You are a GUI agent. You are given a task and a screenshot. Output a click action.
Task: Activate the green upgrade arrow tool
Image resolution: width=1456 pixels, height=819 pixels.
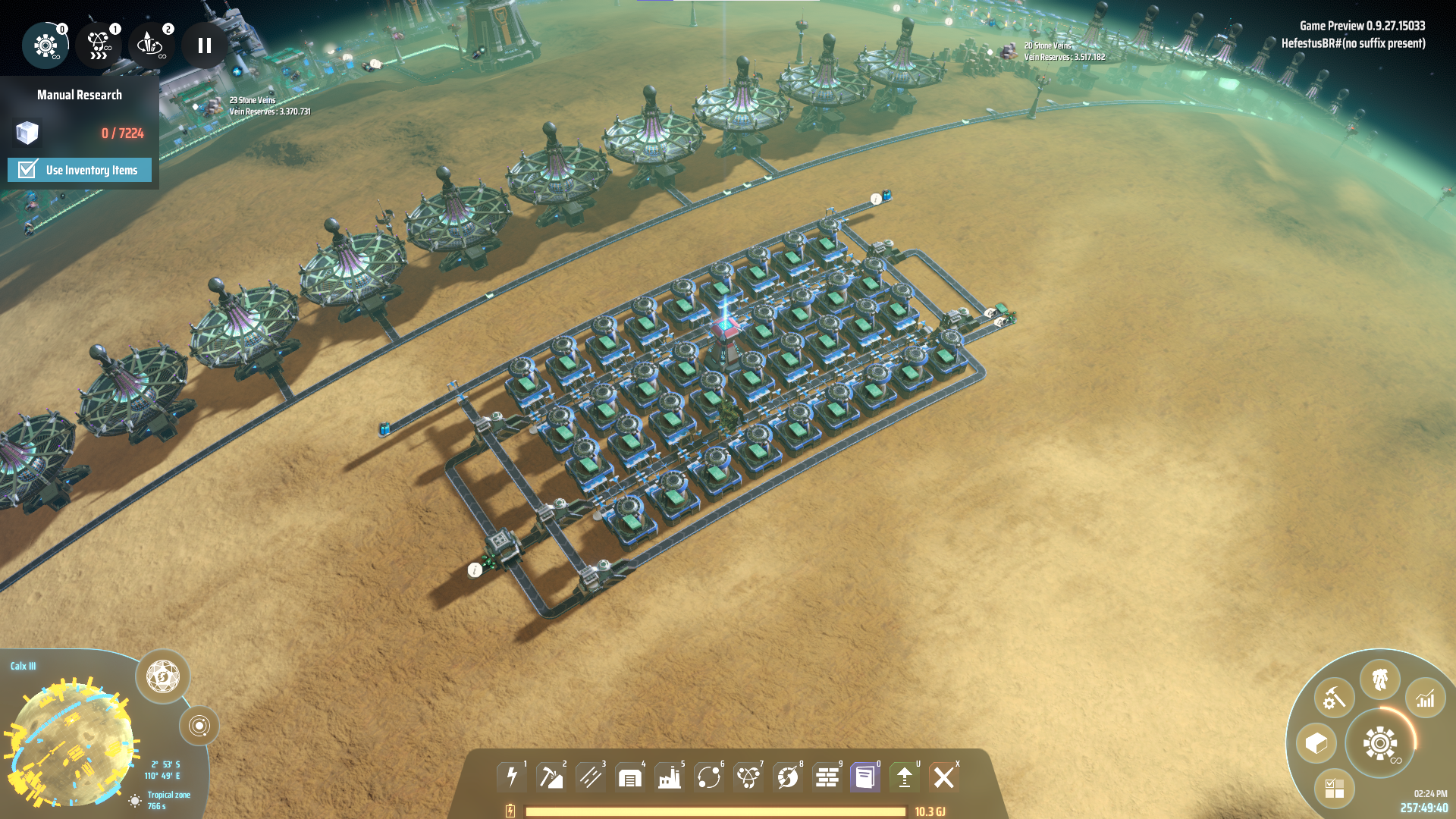905,777
